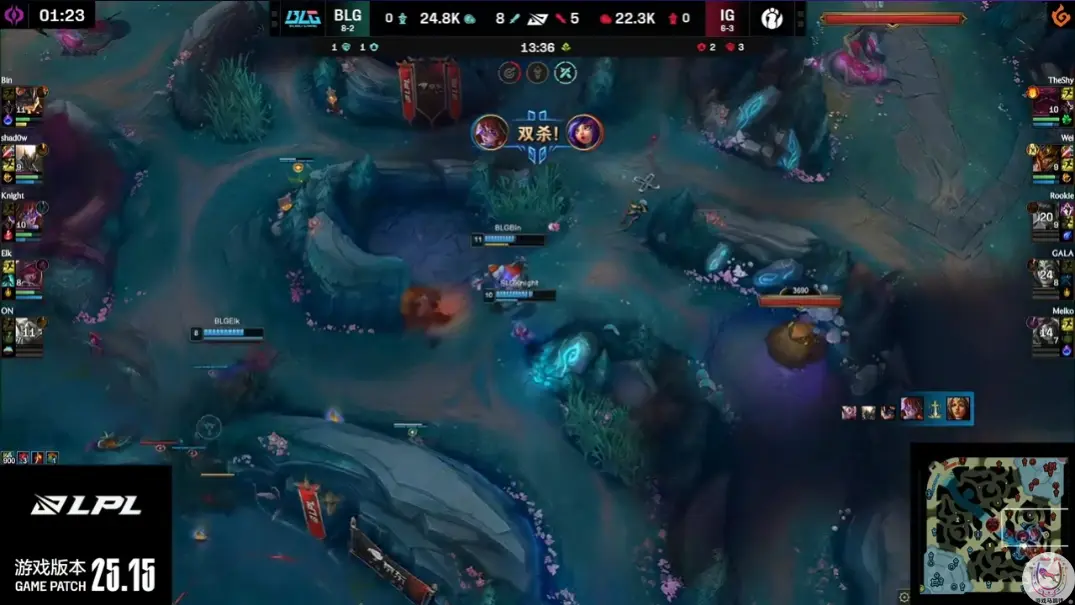Click the red target objective icon
Viewport: 1075px width, 605px height.
[x=510, y=72]
